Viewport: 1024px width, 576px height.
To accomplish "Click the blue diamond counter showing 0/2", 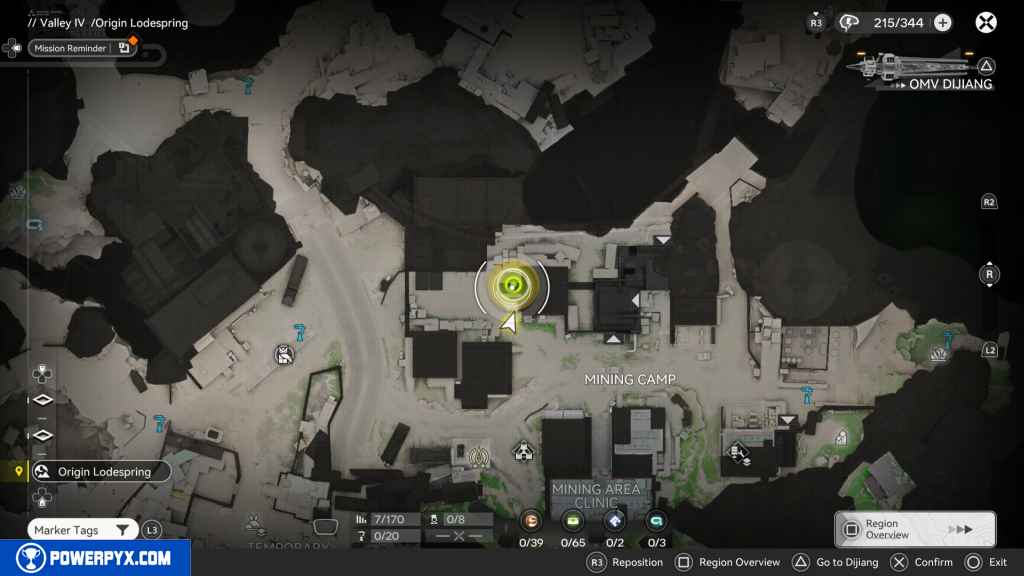I will (614, 520).
